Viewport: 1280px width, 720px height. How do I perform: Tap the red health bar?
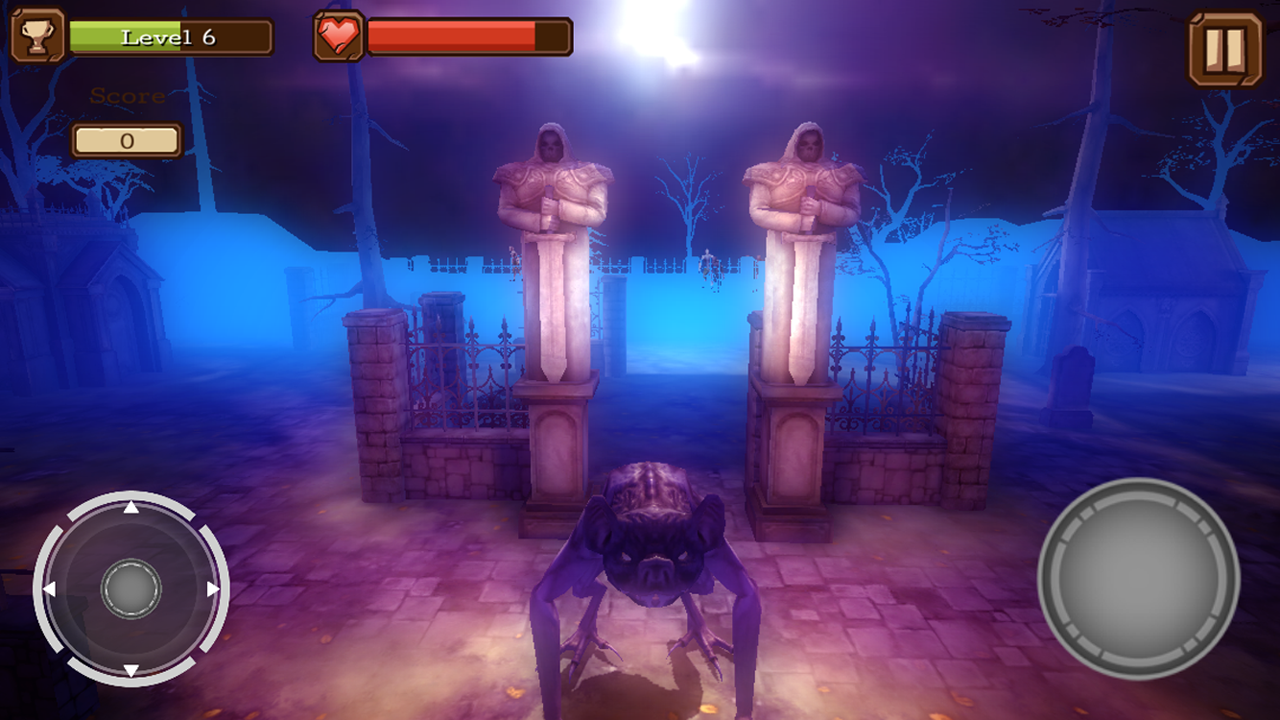tap(450, 35)
